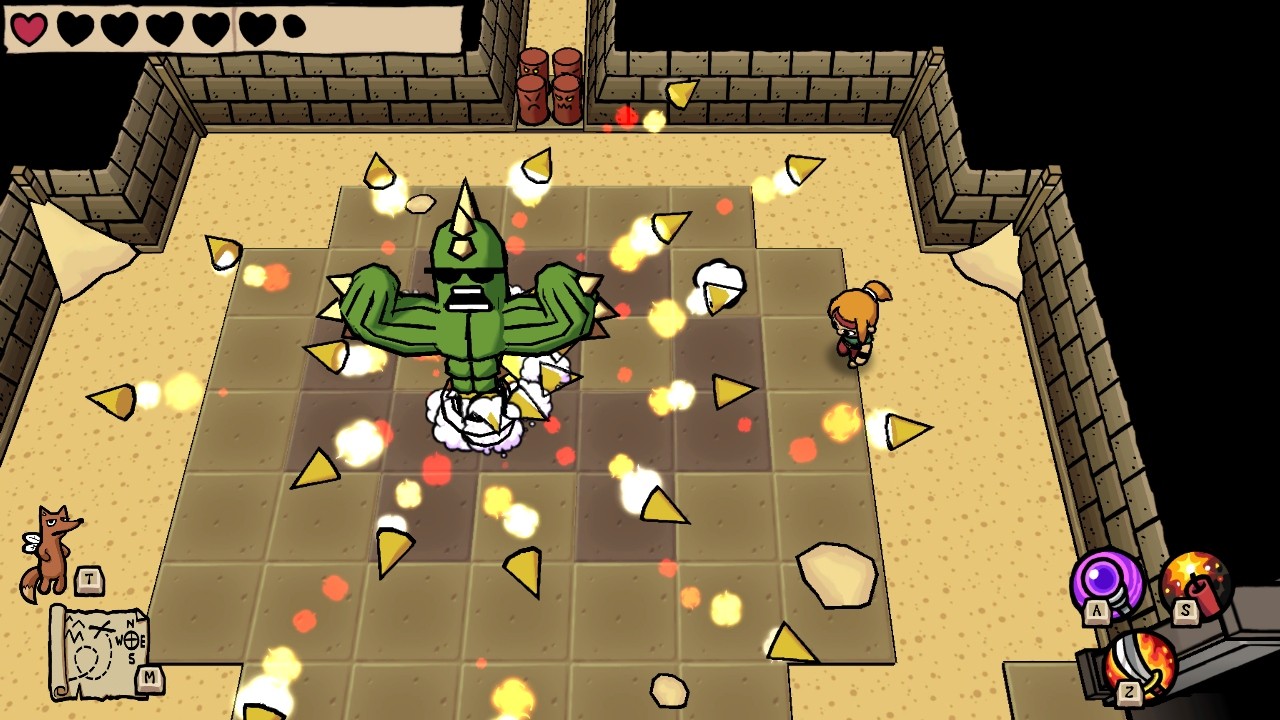Click the angry red barrels at the top
This screenshot has height=720, width=1280.
tap(549, 85)
